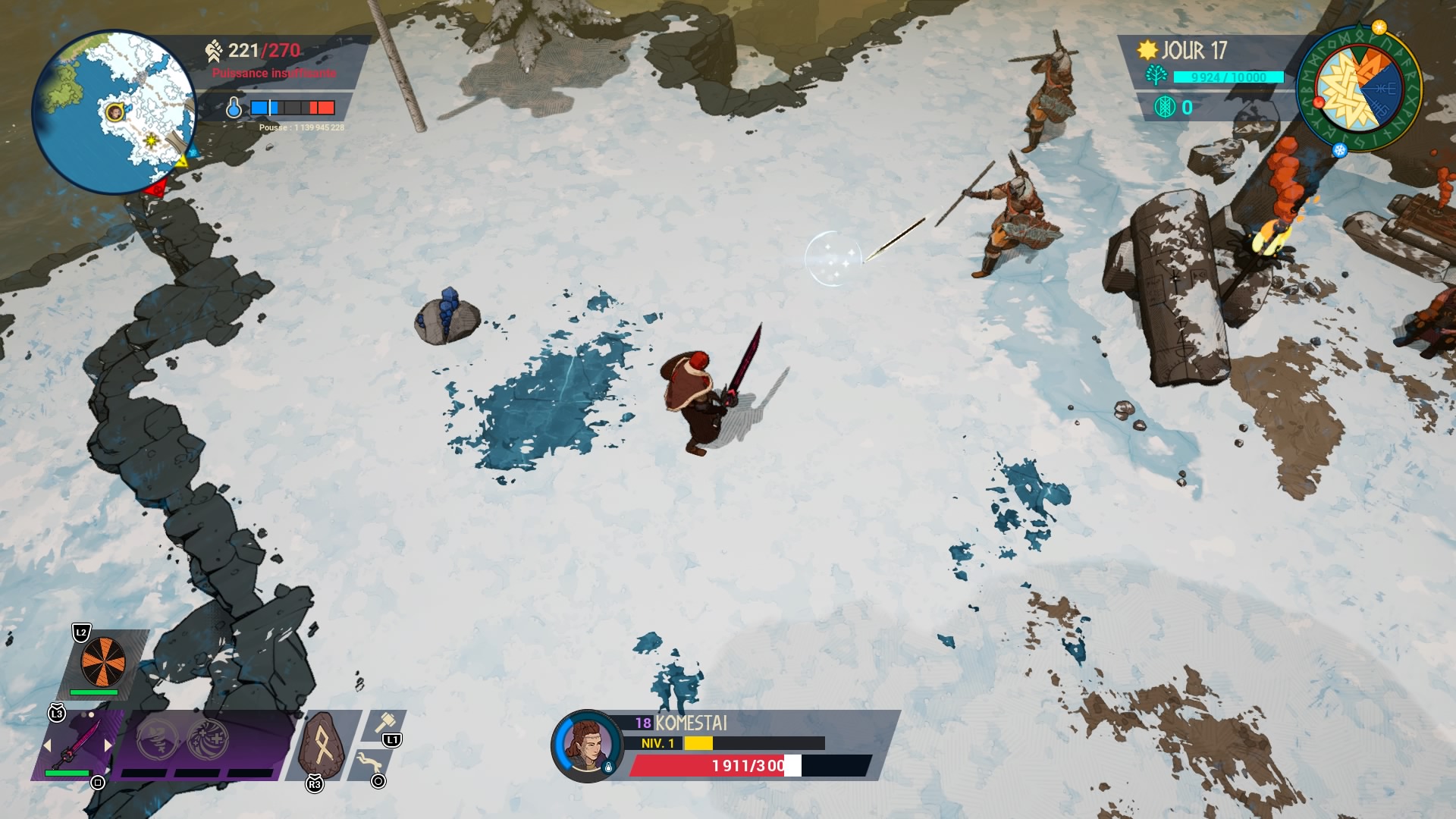
Task: Activate the swirling healing ability icon
Action: pos(207,737)
